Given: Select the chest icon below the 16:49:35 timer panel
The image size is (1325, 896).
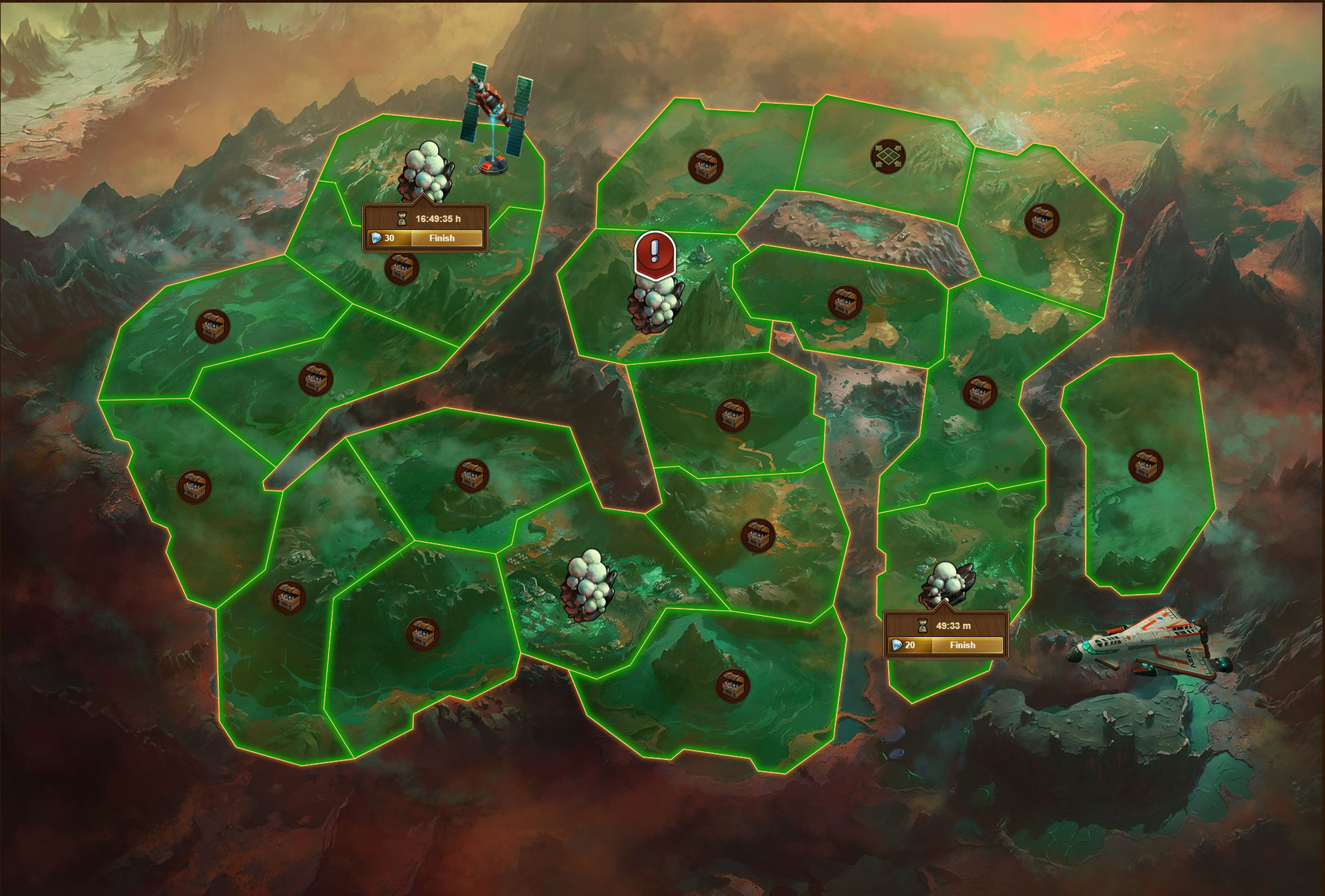Looking at the screenshot, I should pyautogui.click(x=401, y=268).
